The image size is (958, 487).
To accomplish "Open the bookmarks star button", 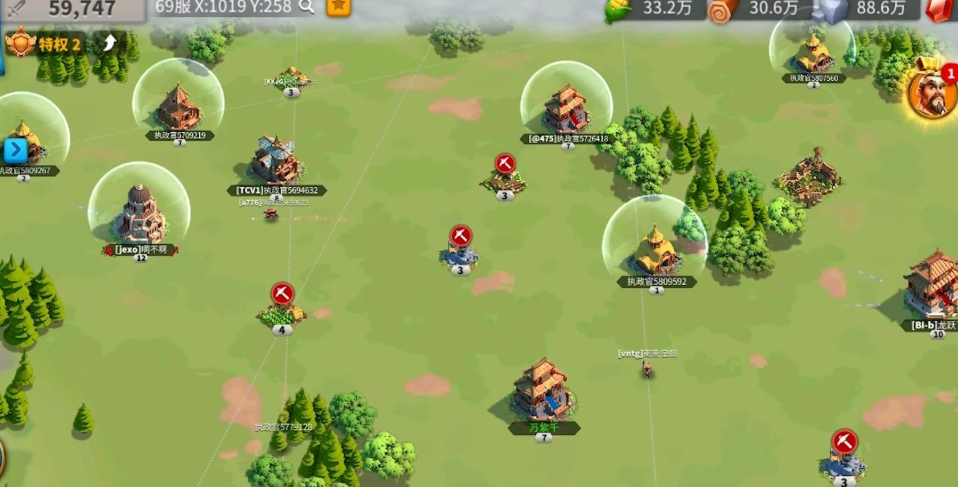I will [339, 6].
